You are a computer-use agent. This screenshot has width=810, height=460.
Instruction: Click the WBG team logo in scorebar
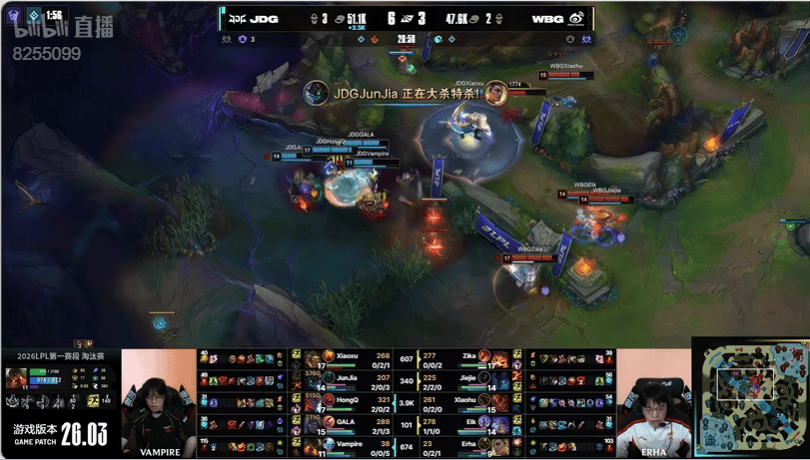click(578, 17)
